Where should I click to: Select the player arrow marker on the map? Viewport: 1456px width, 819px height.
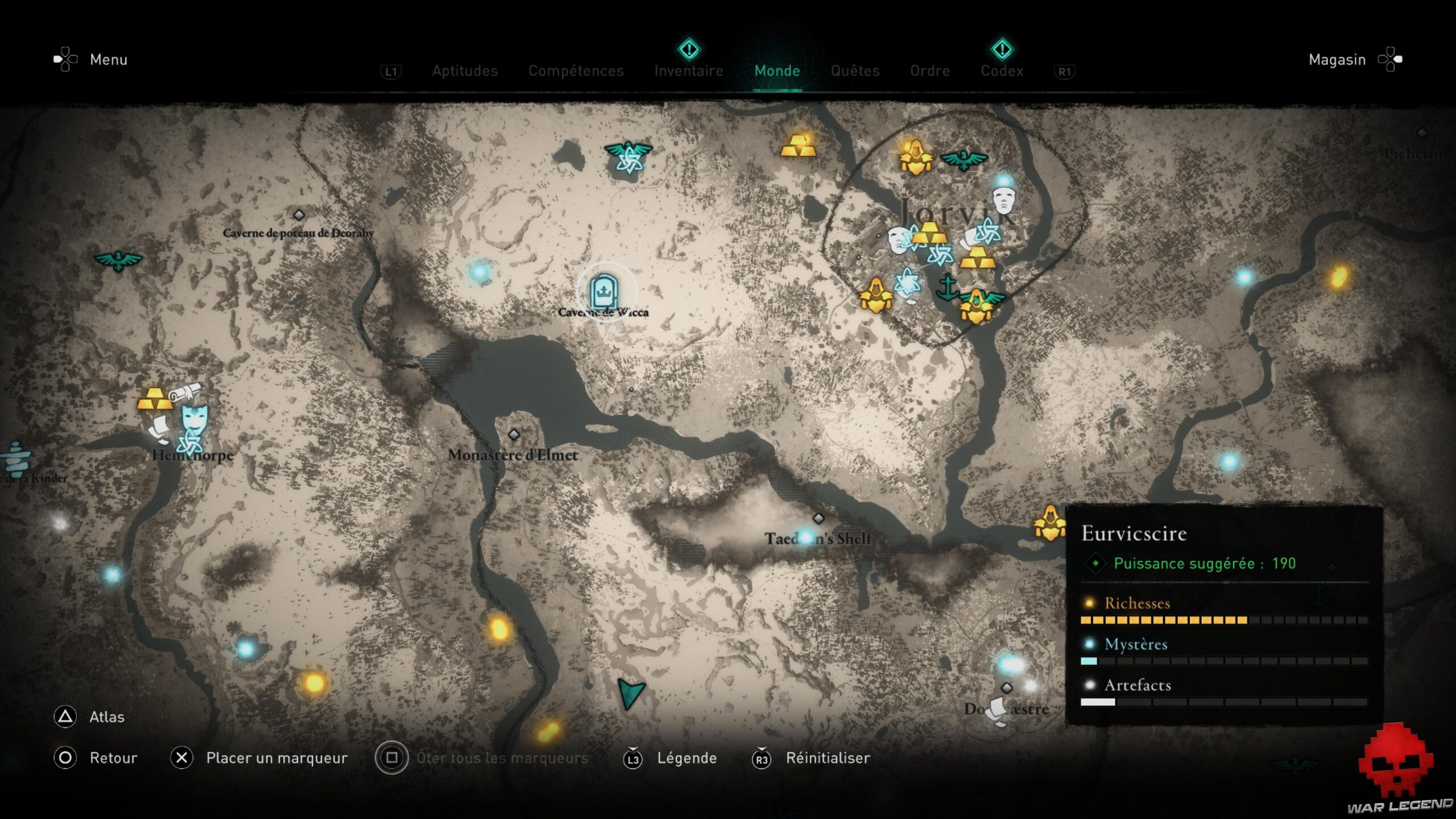click(x=630, y=692)
